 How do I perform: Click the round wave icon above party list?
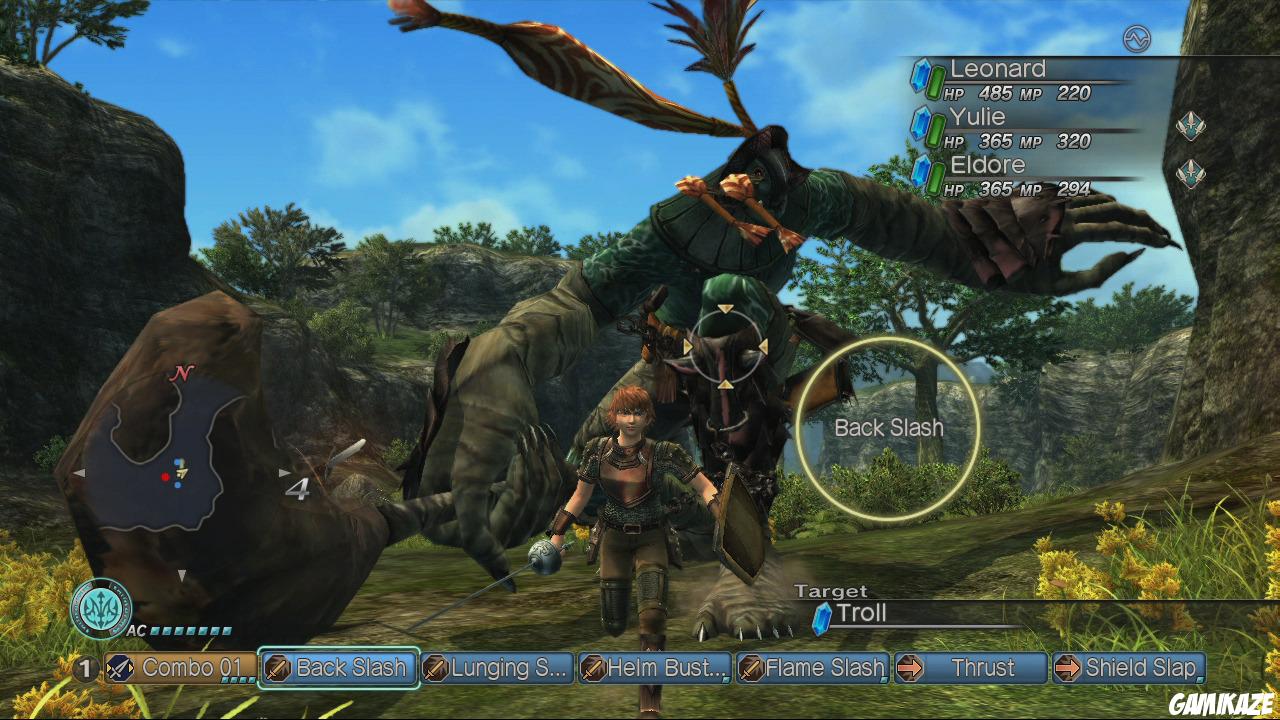point(1137,39)
